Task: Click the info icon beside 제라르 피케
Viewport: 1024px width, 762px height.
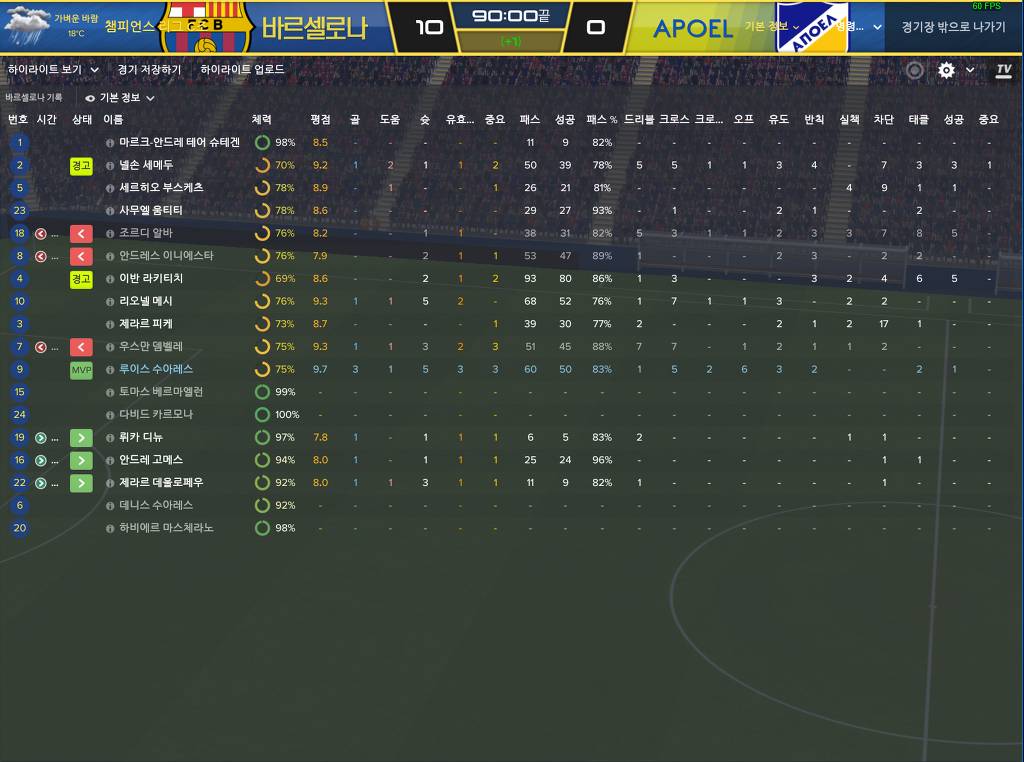Action: 110,324
